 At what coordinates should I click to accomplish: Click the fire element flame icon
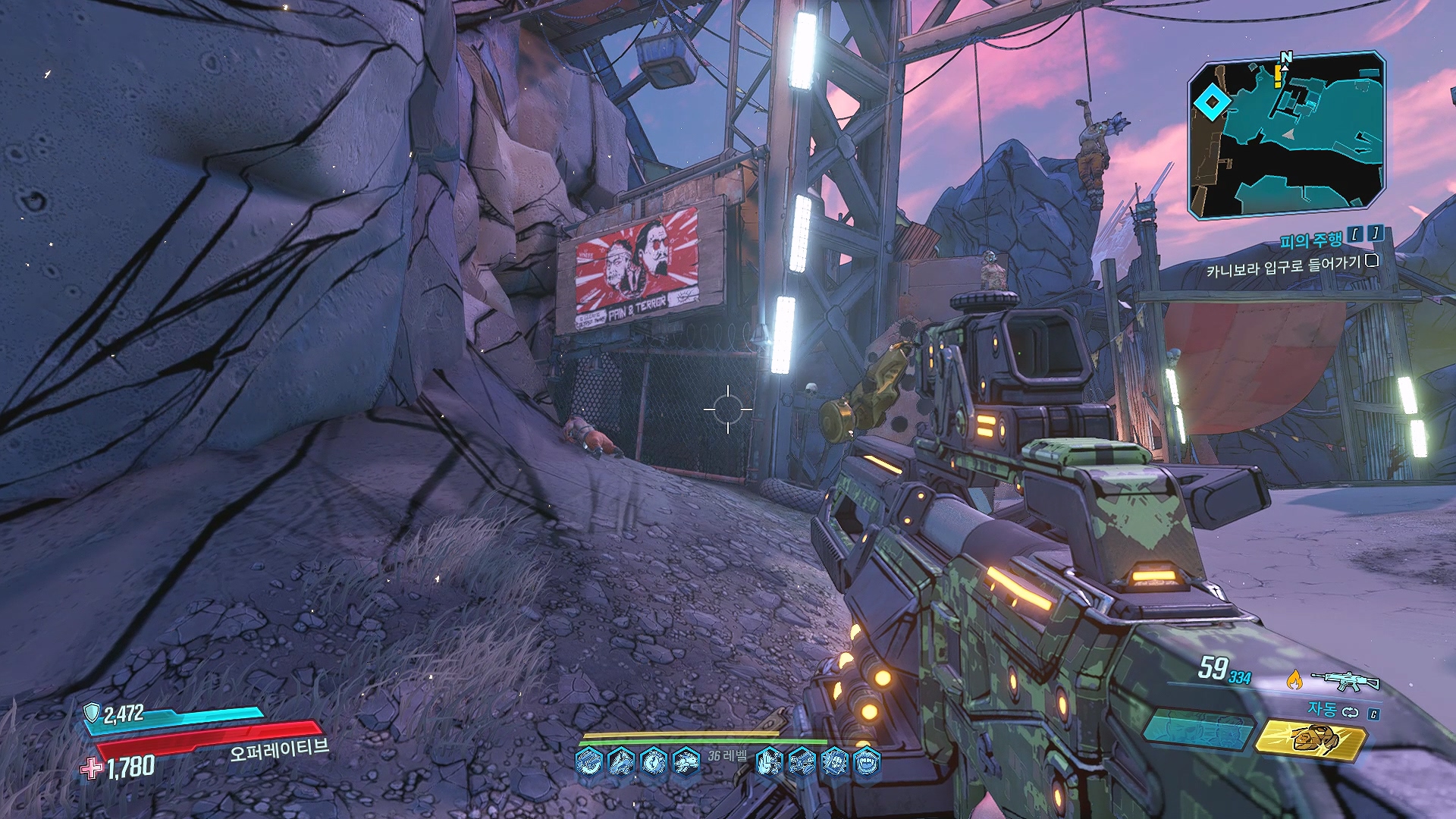(1294, 679)
